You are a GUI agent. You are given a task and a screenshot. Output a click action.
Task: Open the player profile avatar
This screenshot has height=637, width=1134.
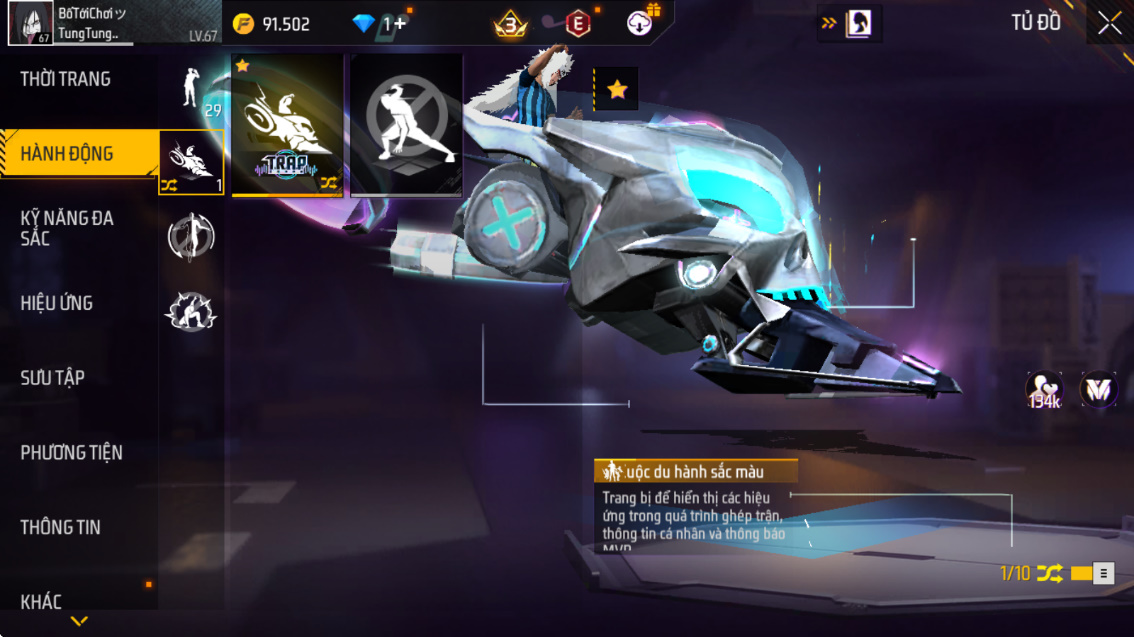pos(30,23)
